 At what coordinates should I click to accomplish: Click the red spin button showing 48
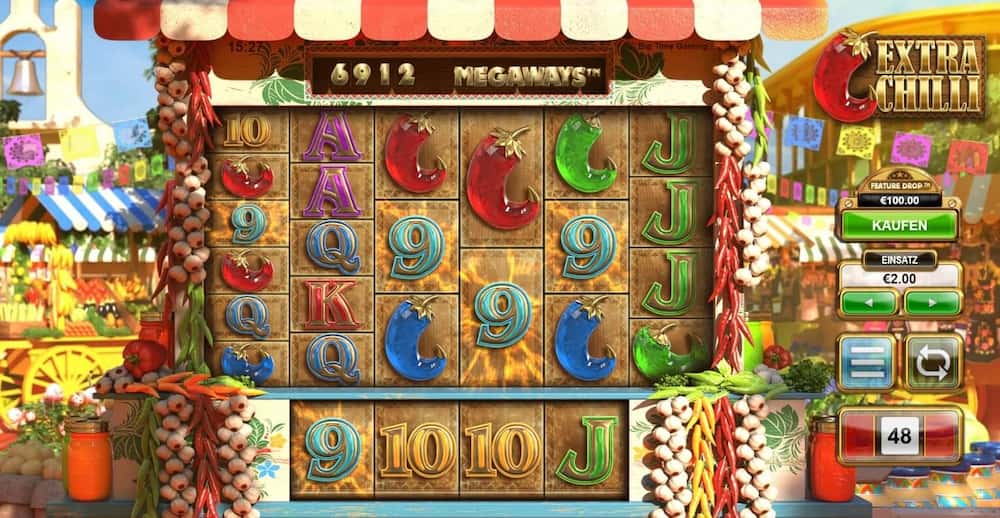(x=899, y=435)
